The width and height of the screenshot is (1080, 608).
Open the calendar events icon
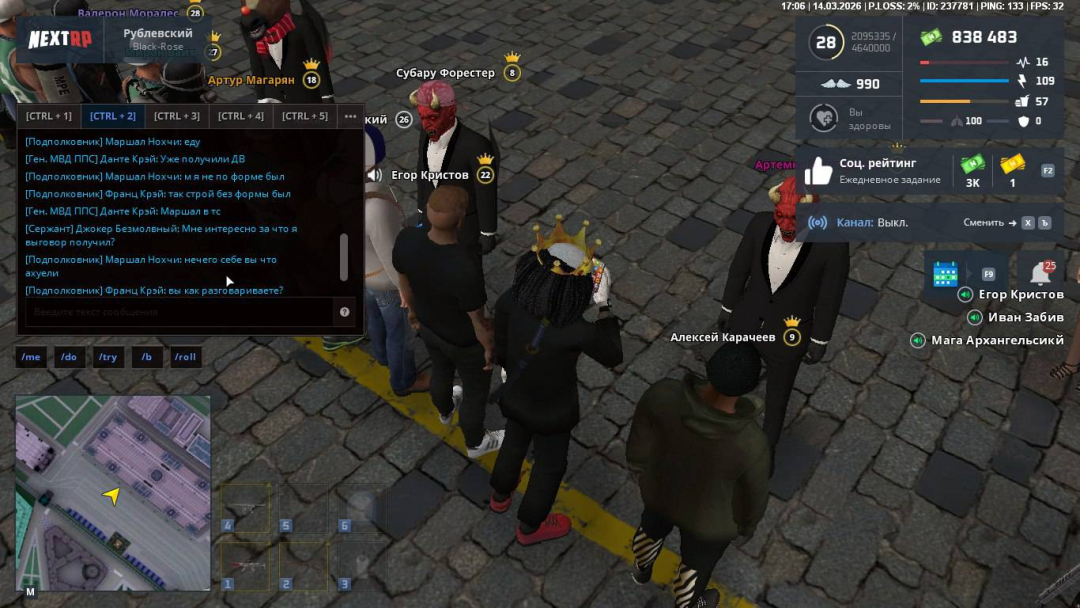click(x=945, y=273)
